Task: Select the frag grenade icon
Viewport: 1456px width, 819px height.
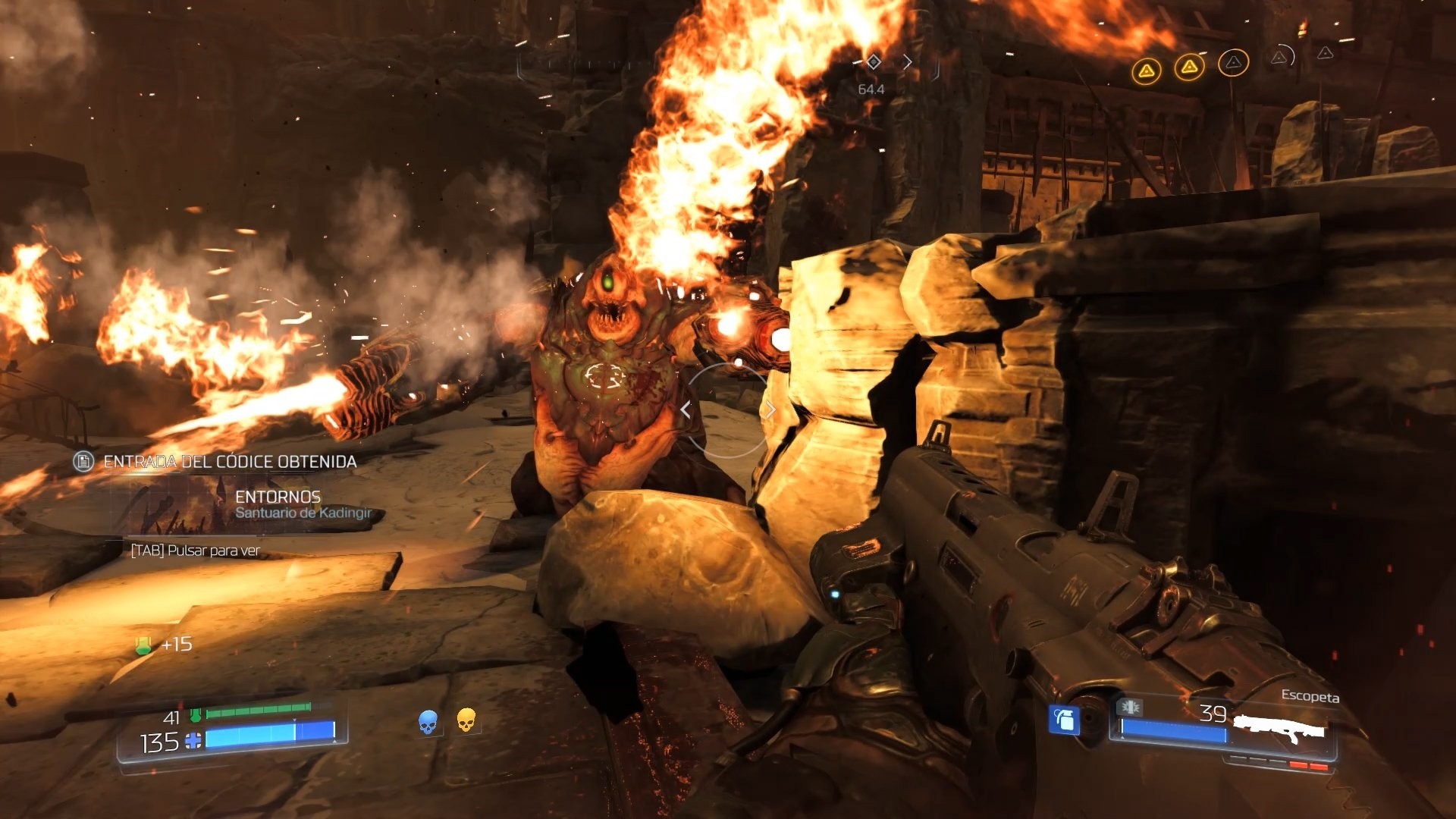Action: tap(1064, 721)
